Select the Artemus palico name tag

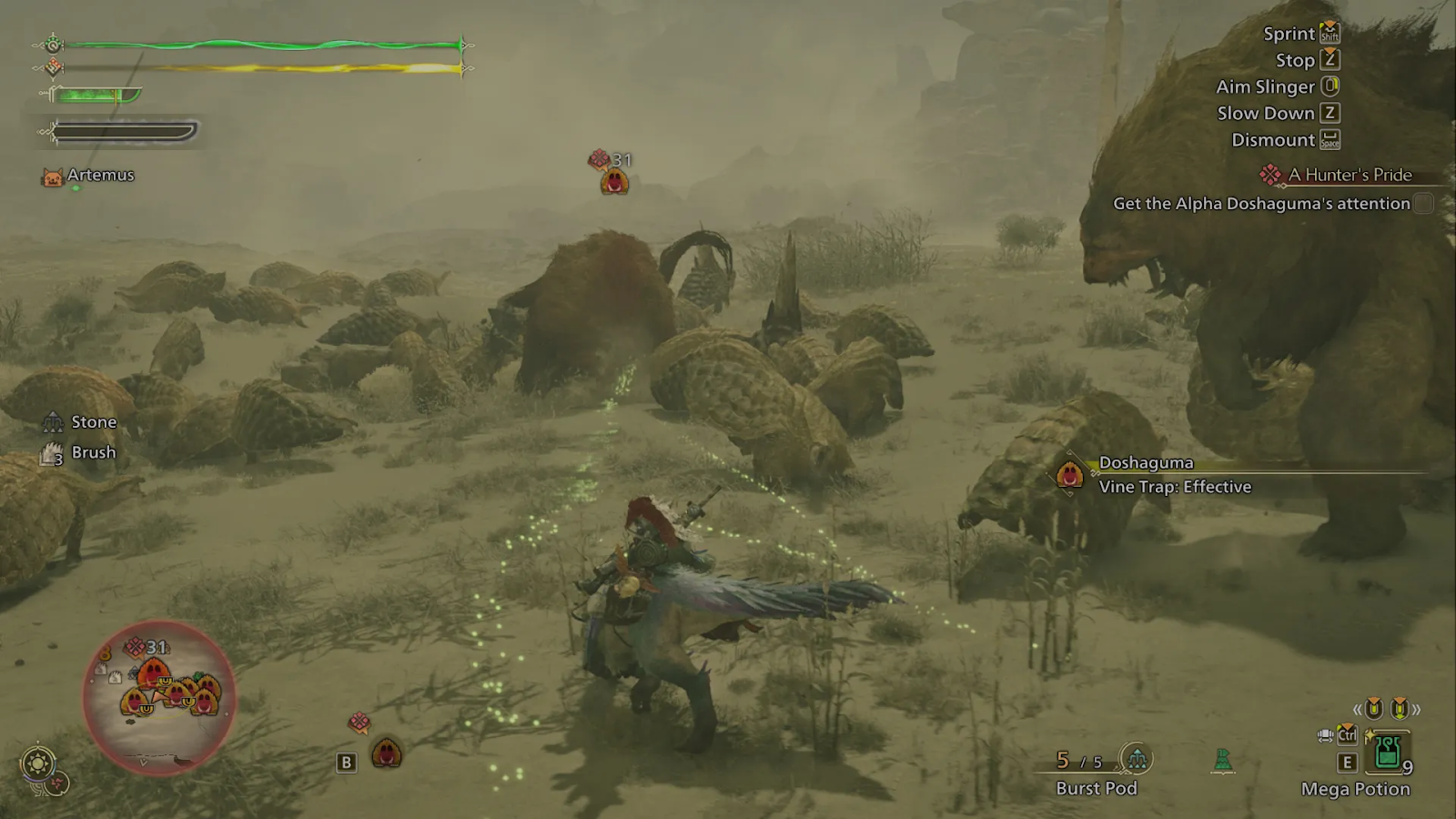[100, 175]
